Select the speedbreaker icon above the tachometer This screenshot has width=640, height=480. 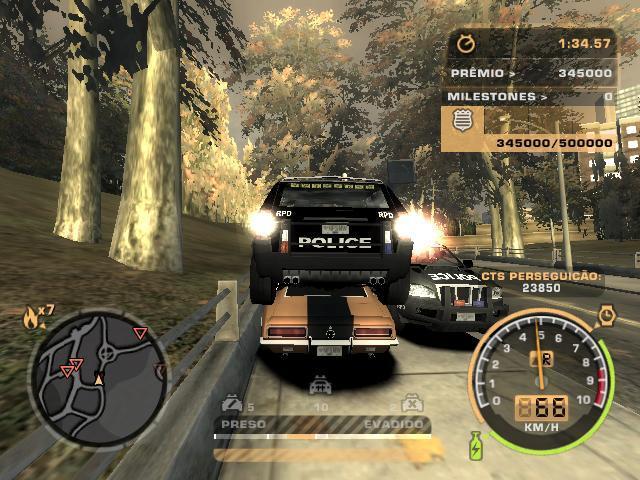click(x=607, y=317)
